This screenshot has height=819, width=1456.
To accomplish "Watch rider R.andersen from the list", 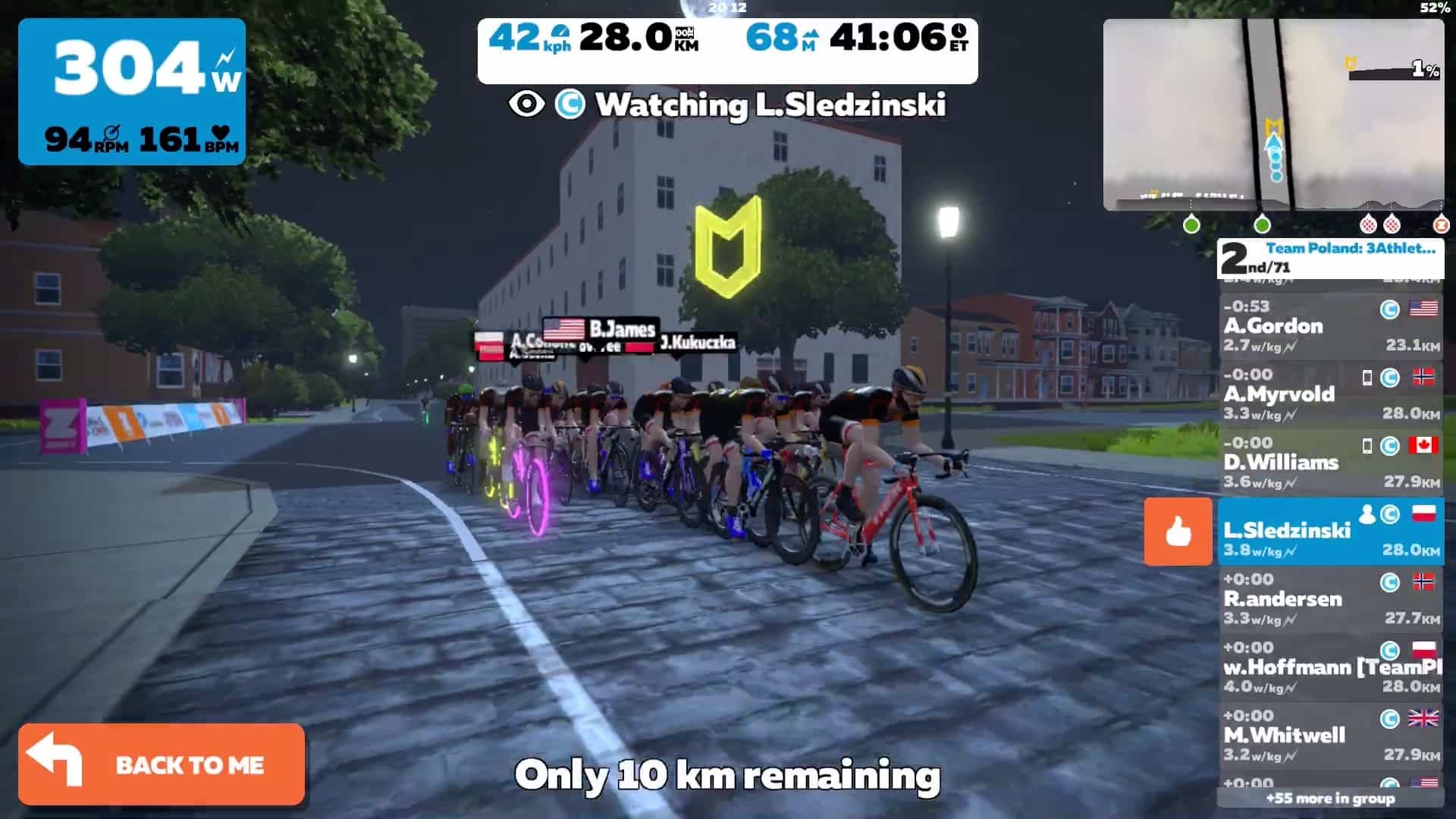I will click(1330, 599).
